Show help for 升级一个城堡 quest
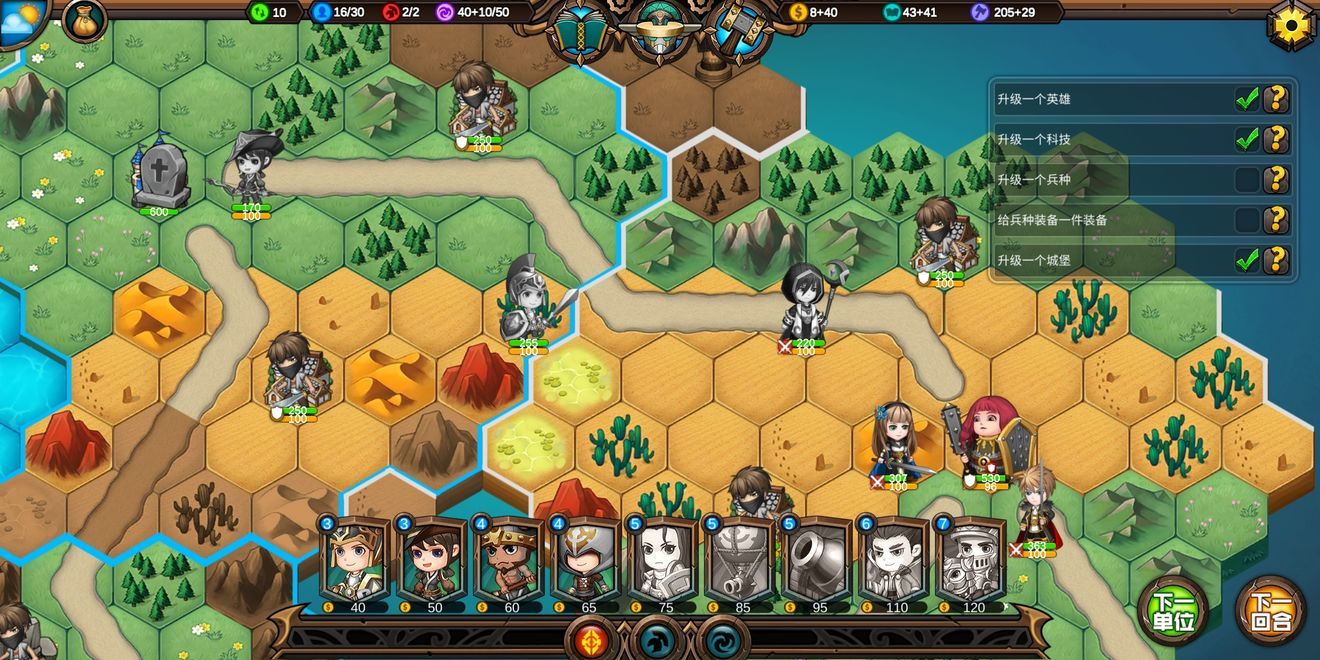 [x=1275, y=260]
